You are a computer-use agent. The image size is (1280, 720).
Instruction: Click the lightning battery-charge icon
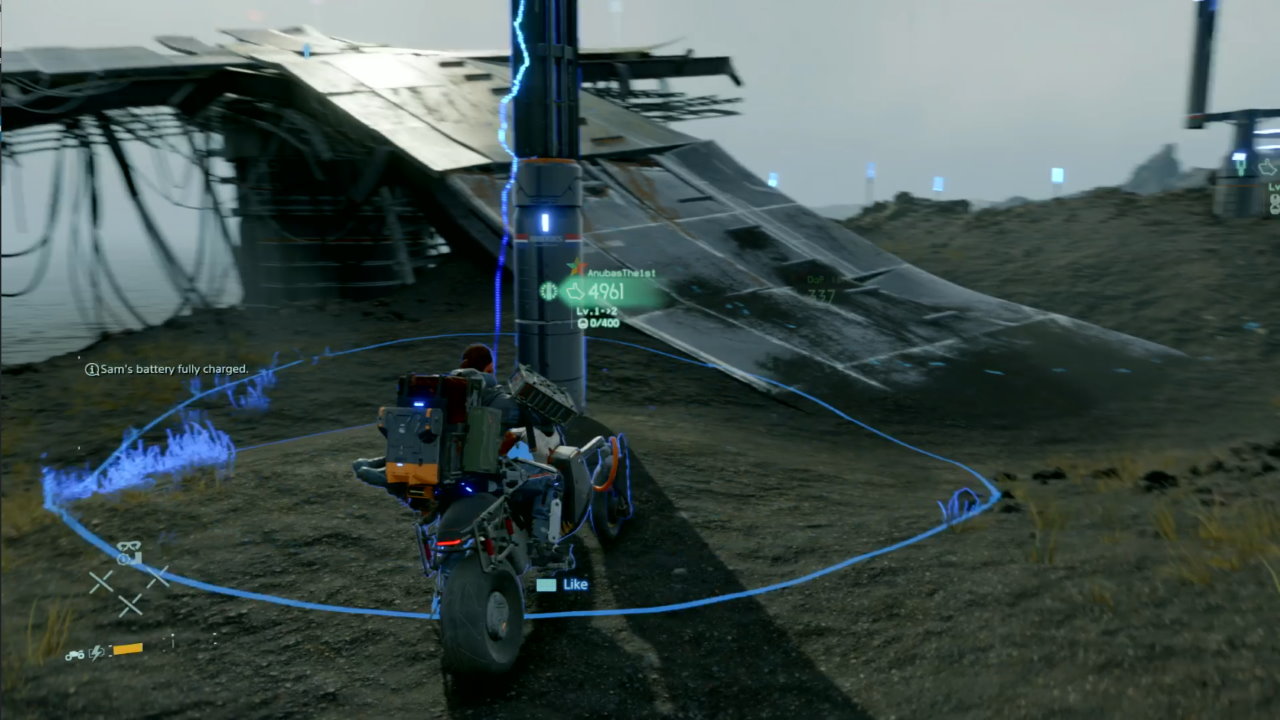[95, 652]
